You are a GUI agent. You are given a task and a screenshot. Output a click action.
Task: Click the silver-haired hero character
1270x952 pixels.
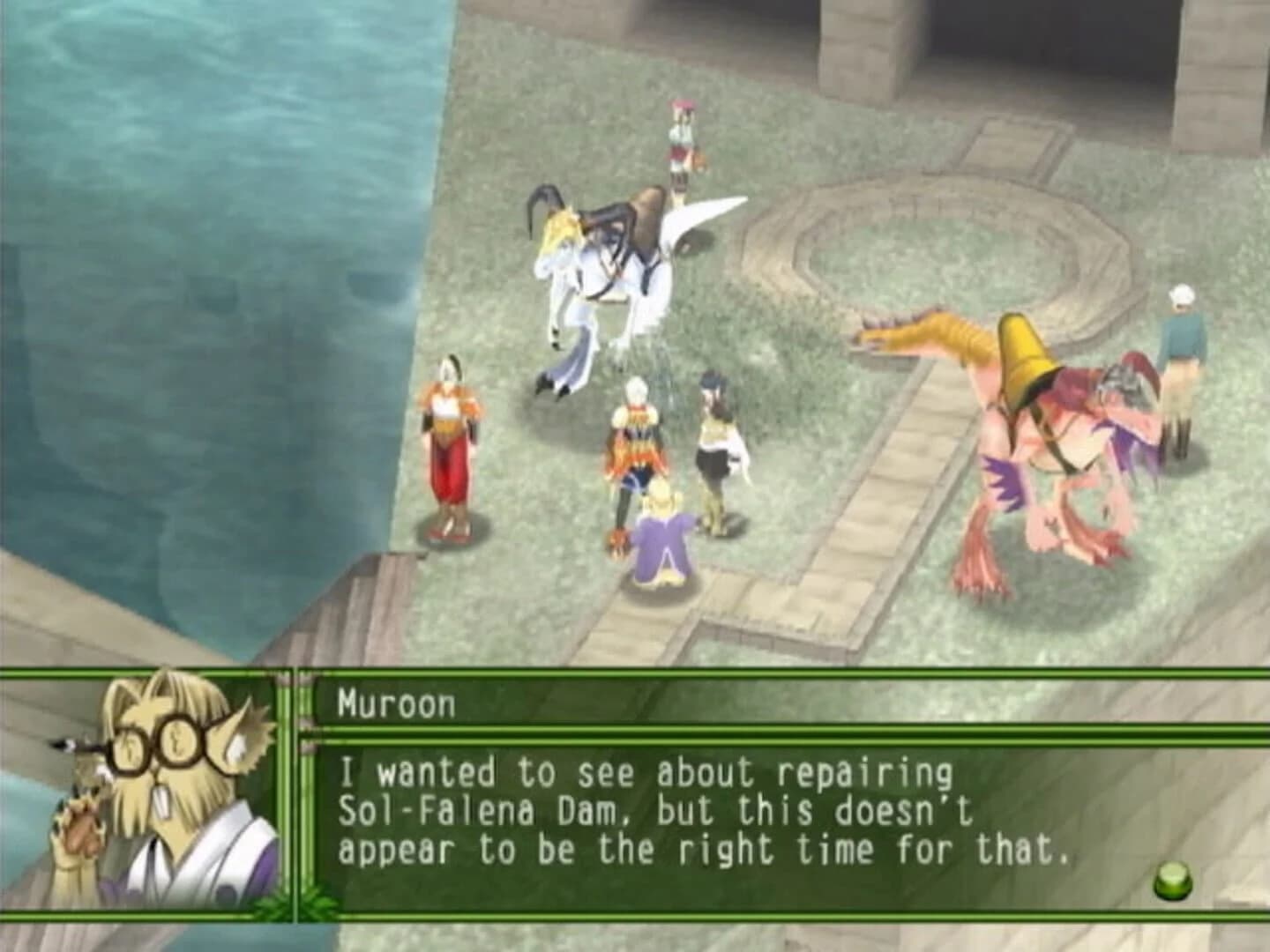click(x=637, y=441)
